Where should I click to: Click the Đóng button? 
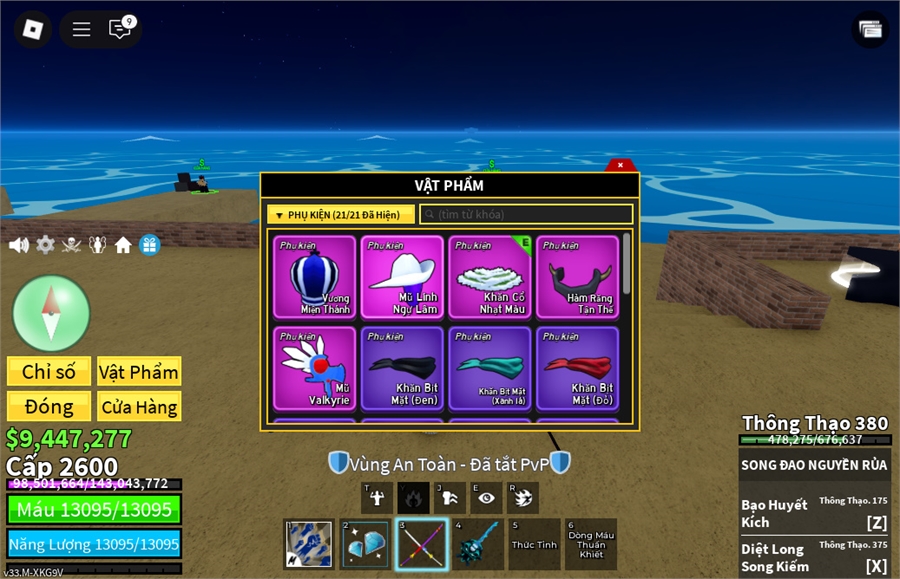[x=49, y=407]
